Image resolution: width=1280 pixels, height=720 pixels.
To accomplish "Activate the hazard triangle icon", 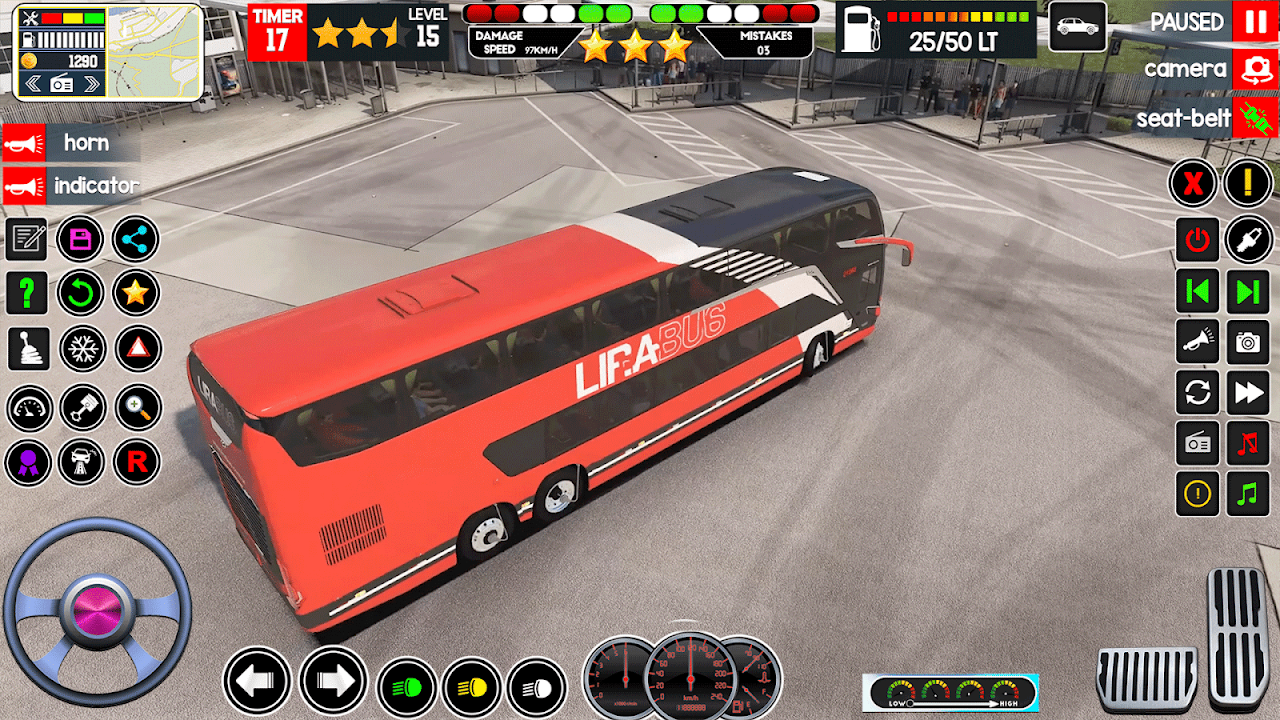I will pos(137,348).
